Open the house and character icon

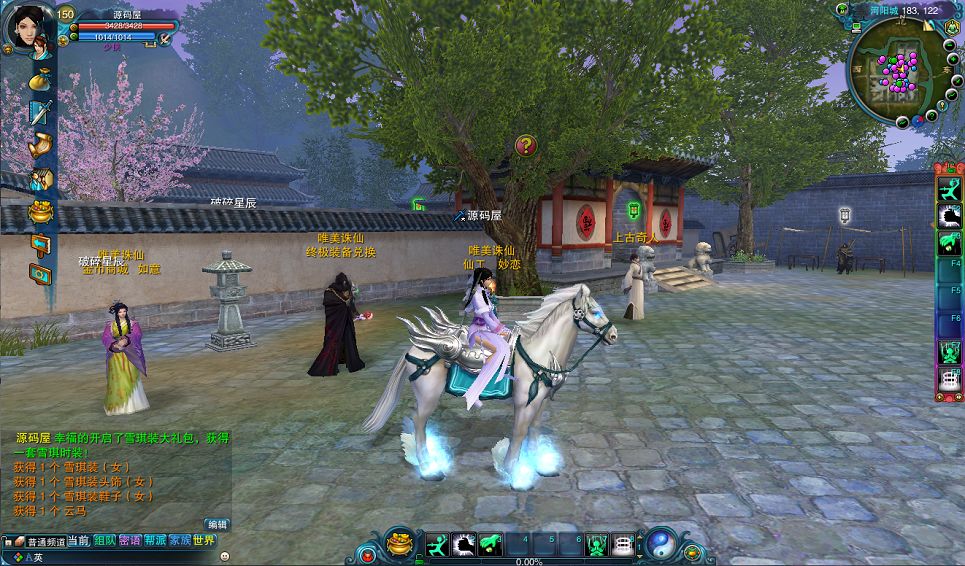(40, 178)
